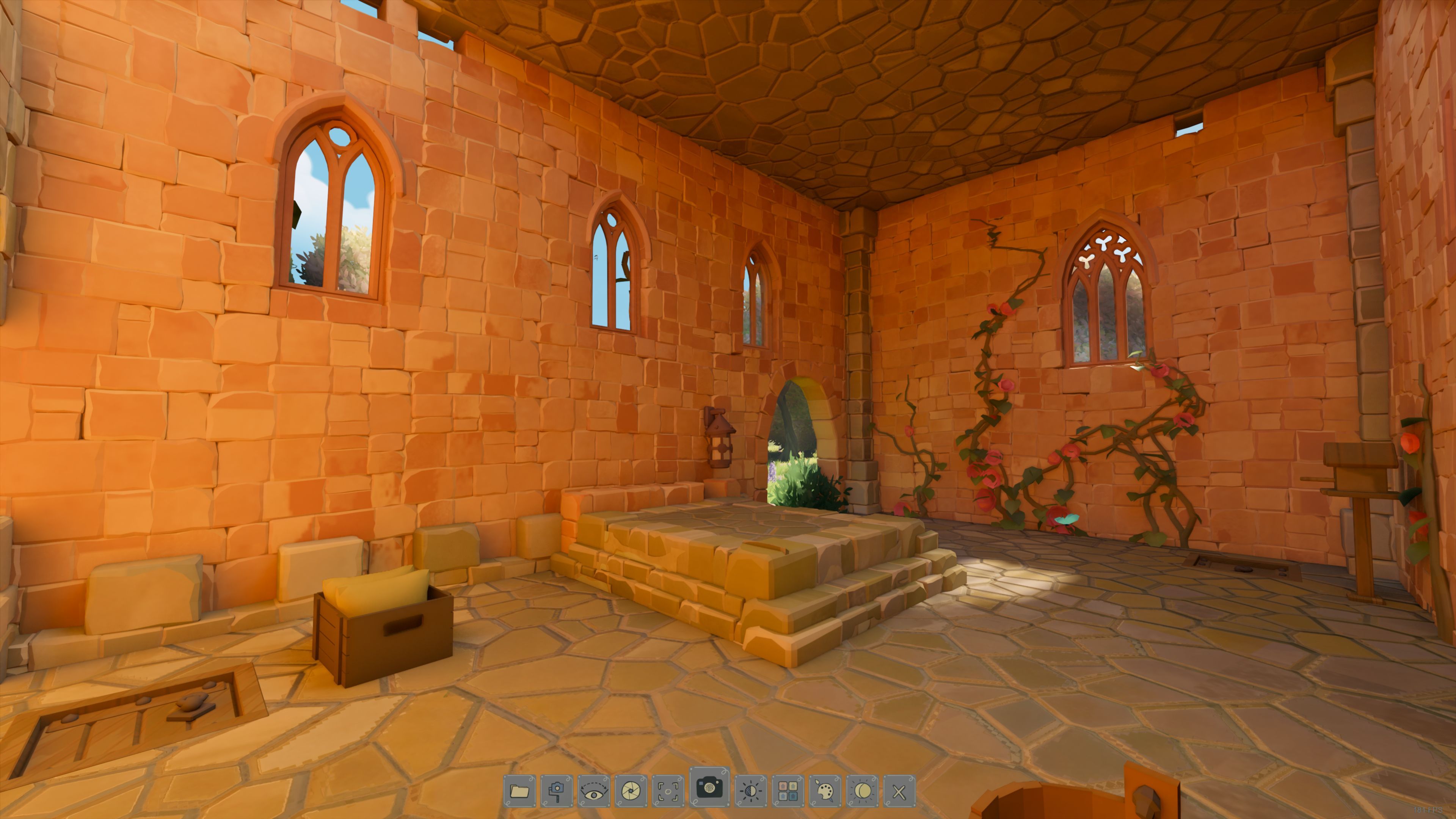Image resolution: width=1456 pixels, height=819 pixels.
Task: Select the camera-on-gimbal mount tool
Action: tap(557, 791)
